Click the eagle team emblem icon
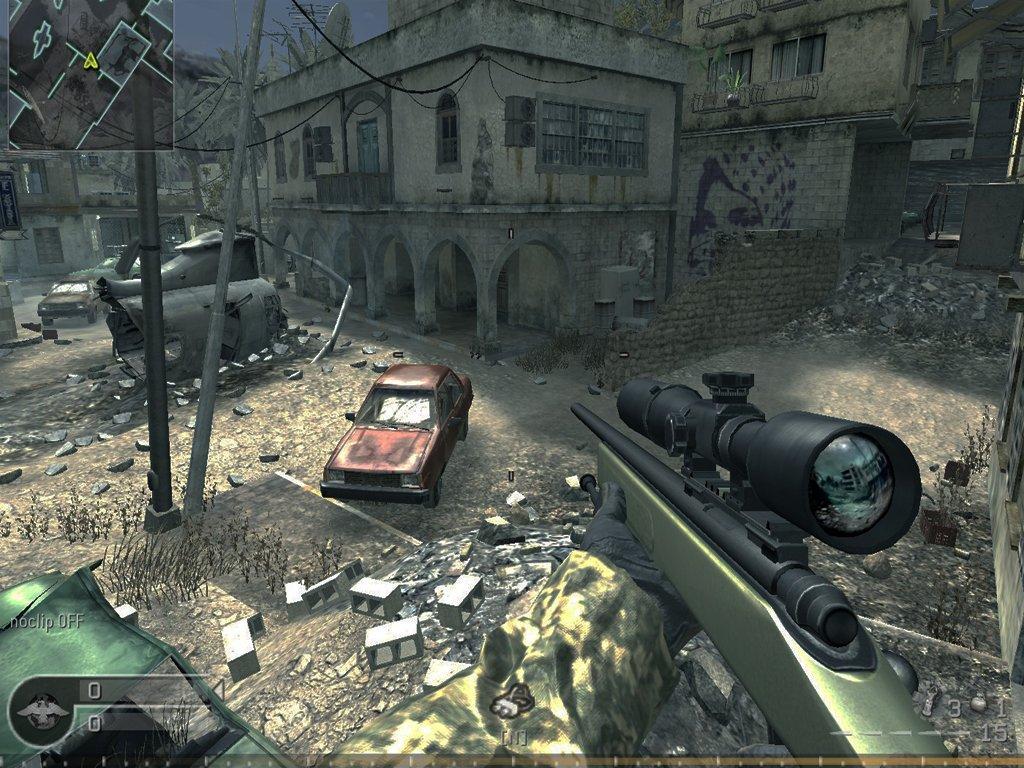1024x768 pixels. 43,709
